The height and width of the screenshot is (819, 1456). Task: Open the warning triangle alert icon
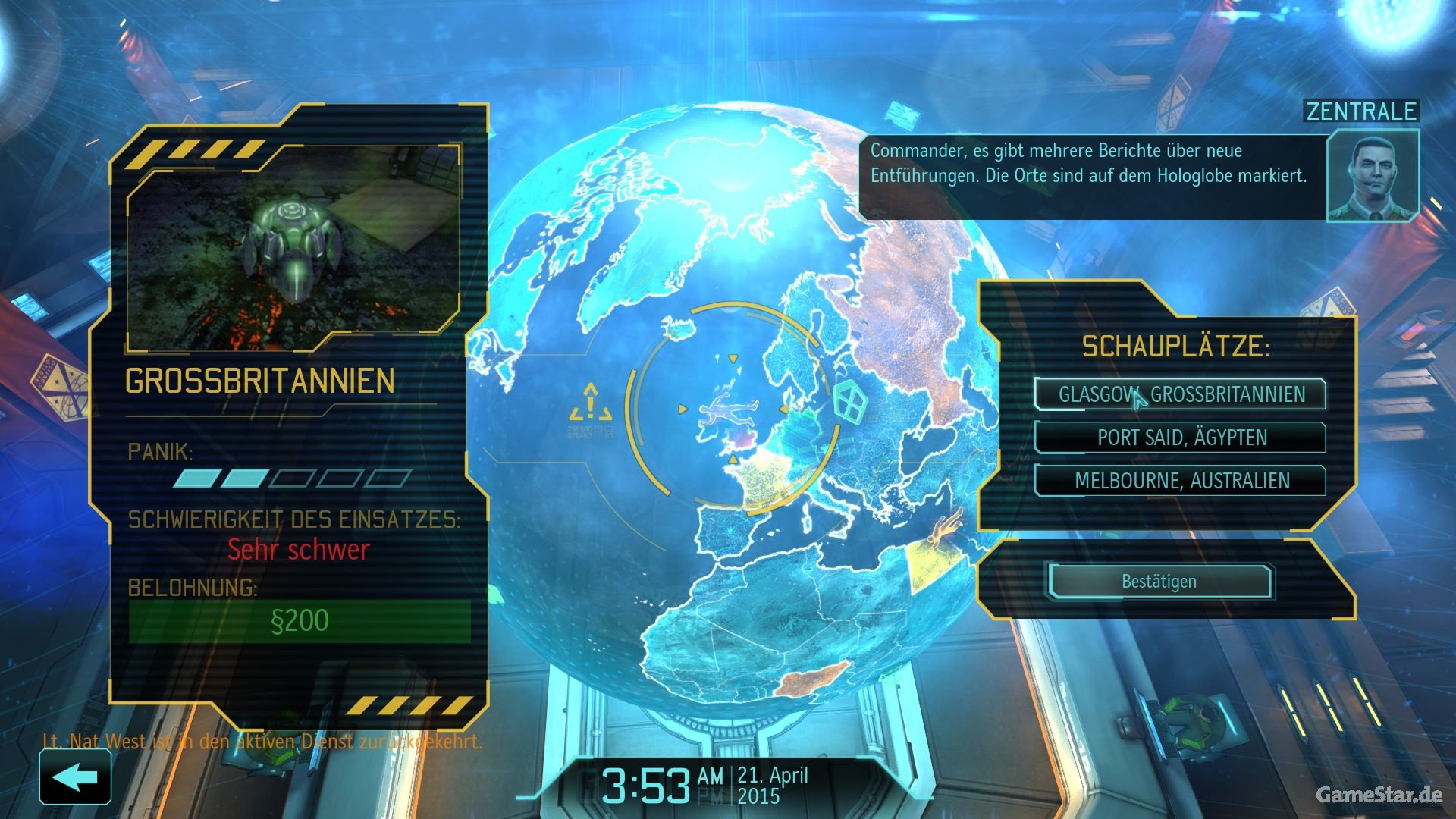[x=591, y=403]
